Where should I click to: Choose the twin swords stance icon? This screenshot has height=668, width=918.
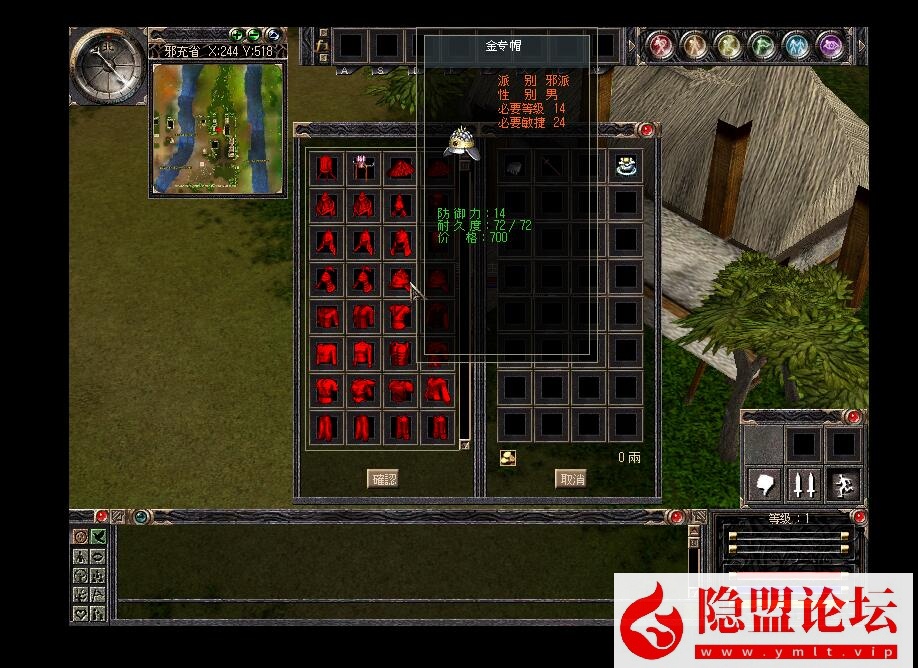803,485
